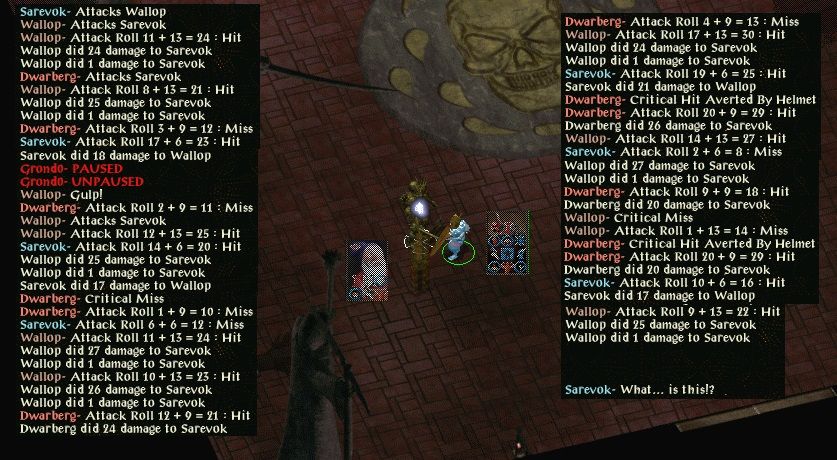Click the portrait covered in status effect icons

point(509,242)
